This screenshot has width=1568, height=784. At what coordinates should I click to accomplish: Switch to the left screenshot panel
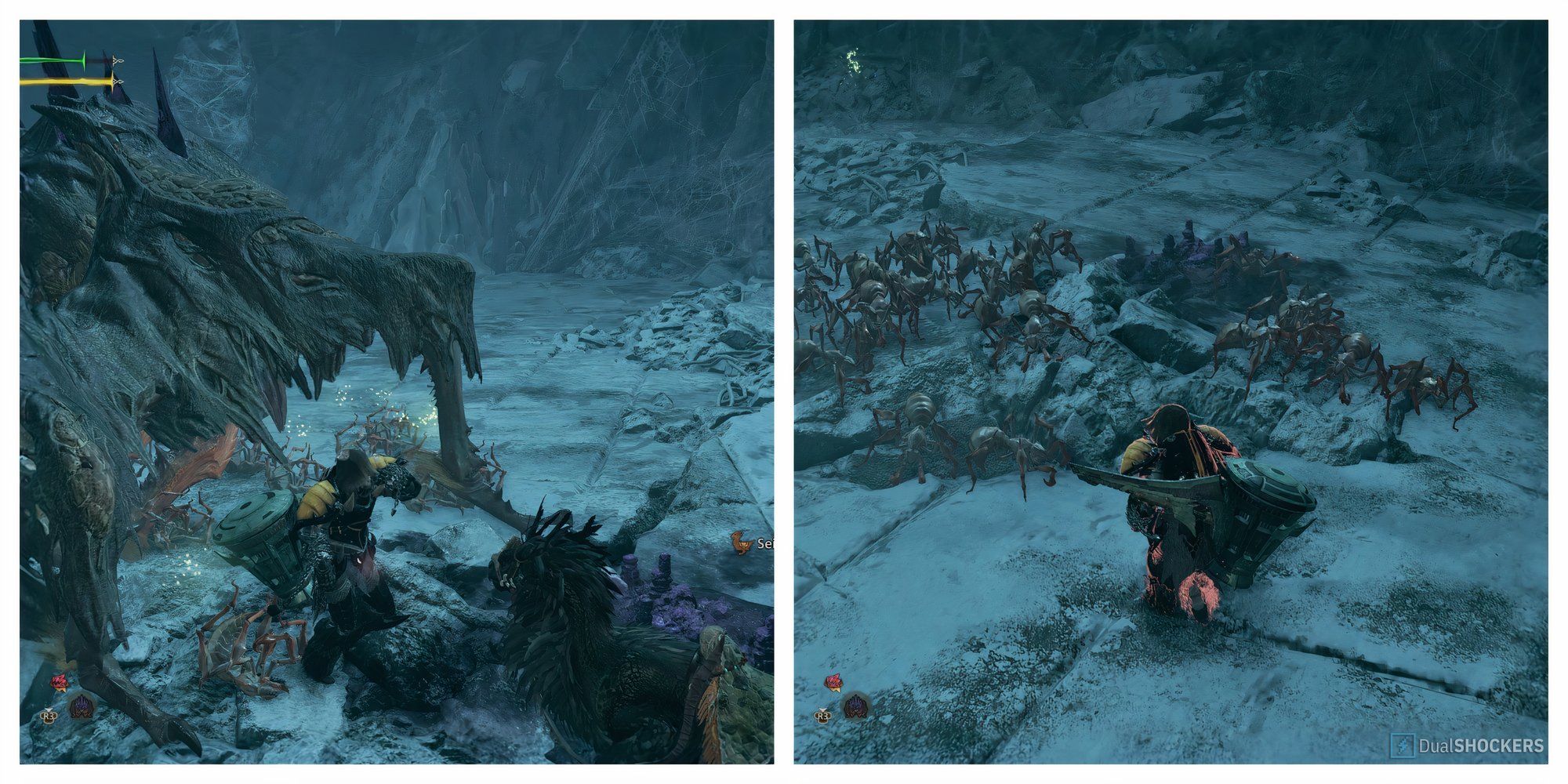click(392, 392)
